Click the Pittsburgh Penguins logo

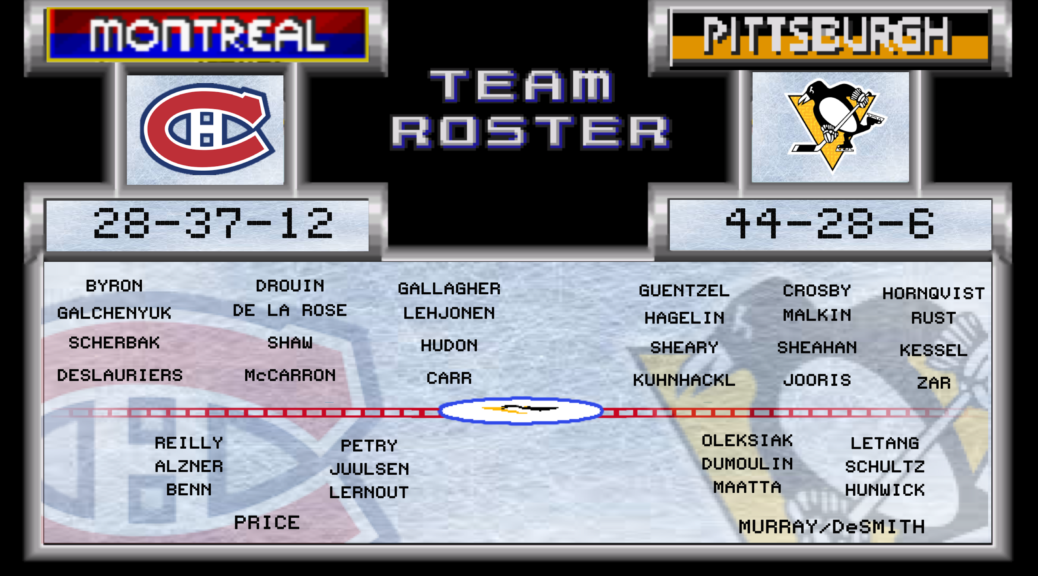[x=831, y=126]
